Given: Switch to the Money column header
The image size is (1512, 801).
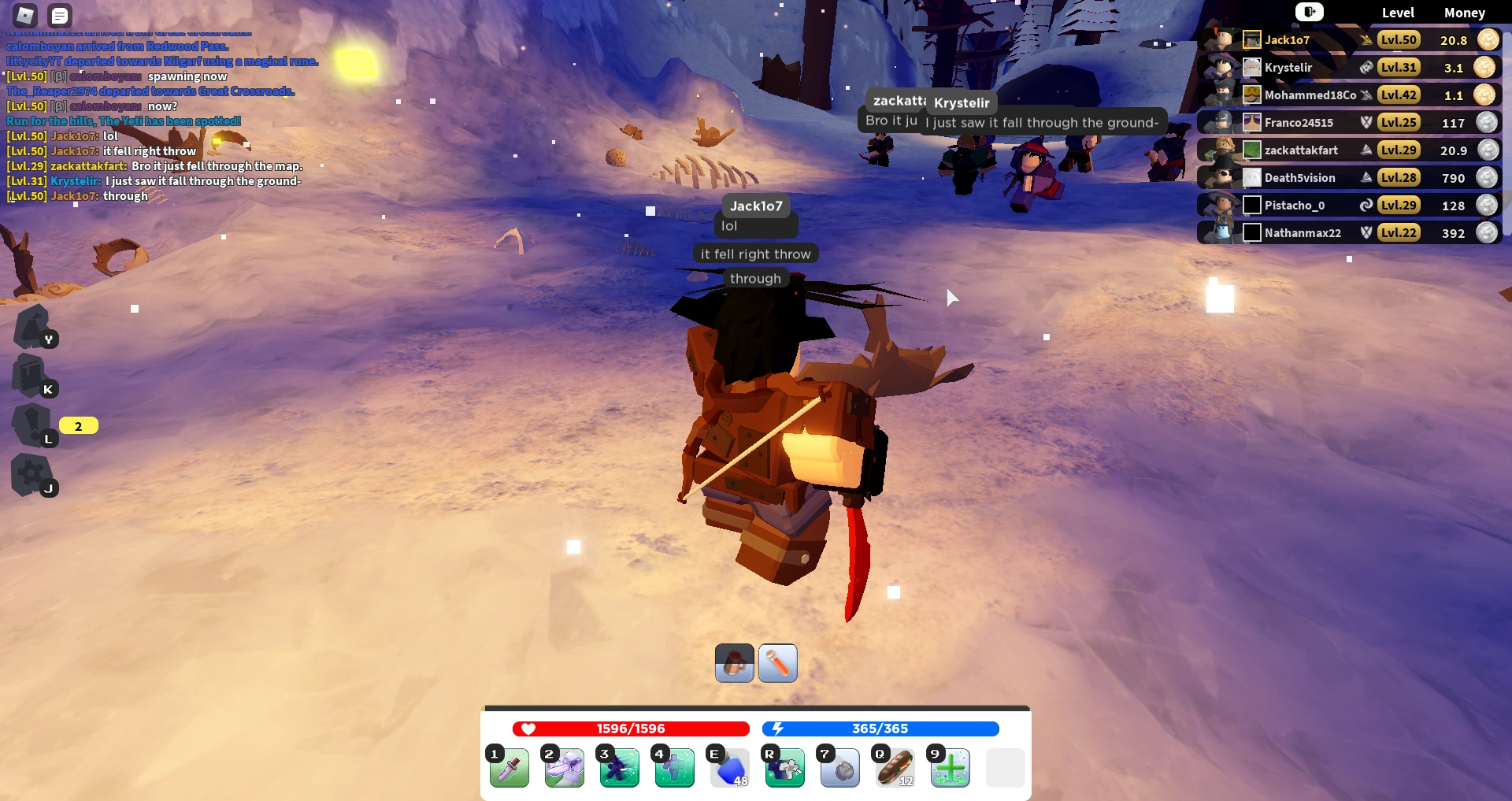Looking at the screenshot, I should click(1464, 13).
